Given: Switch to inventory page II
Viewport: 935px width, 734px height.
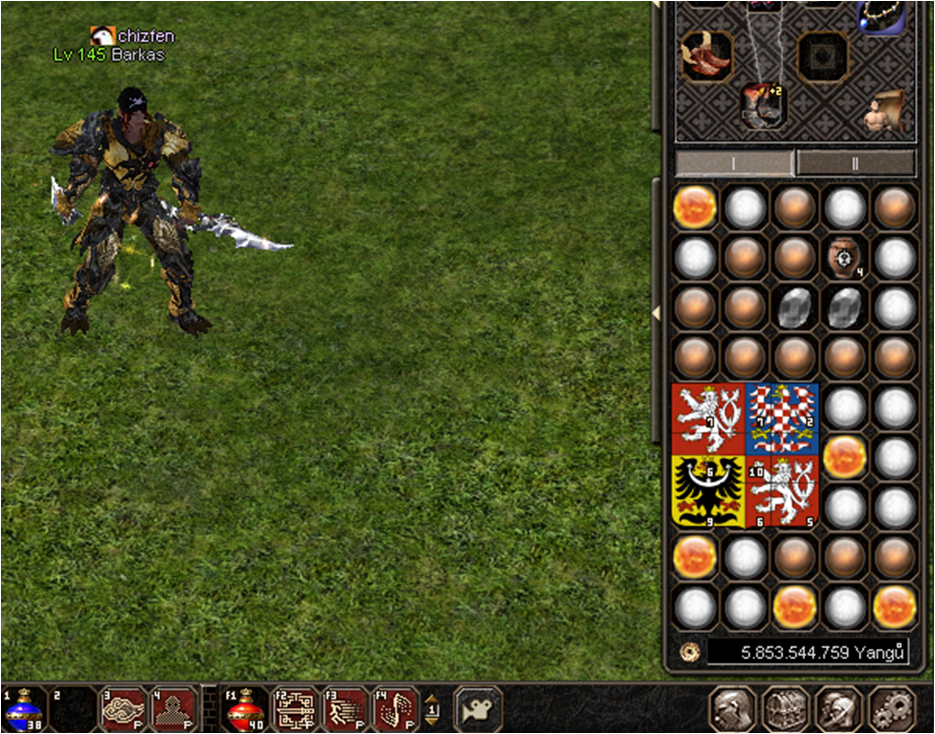Looking at the screenshot, I should point(856,163).
